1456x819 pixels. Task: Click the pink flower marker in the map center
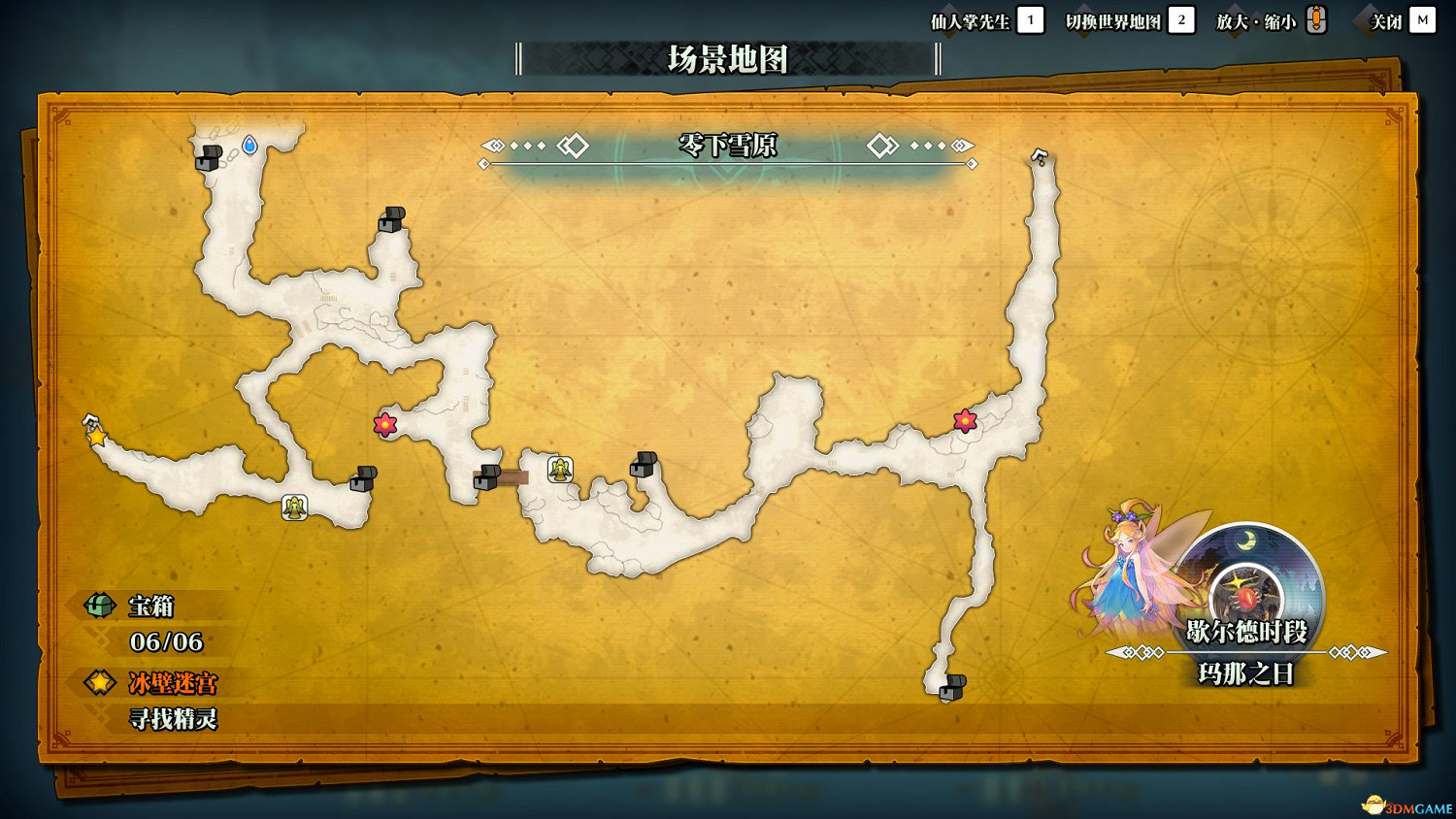[x=383, y=424]
